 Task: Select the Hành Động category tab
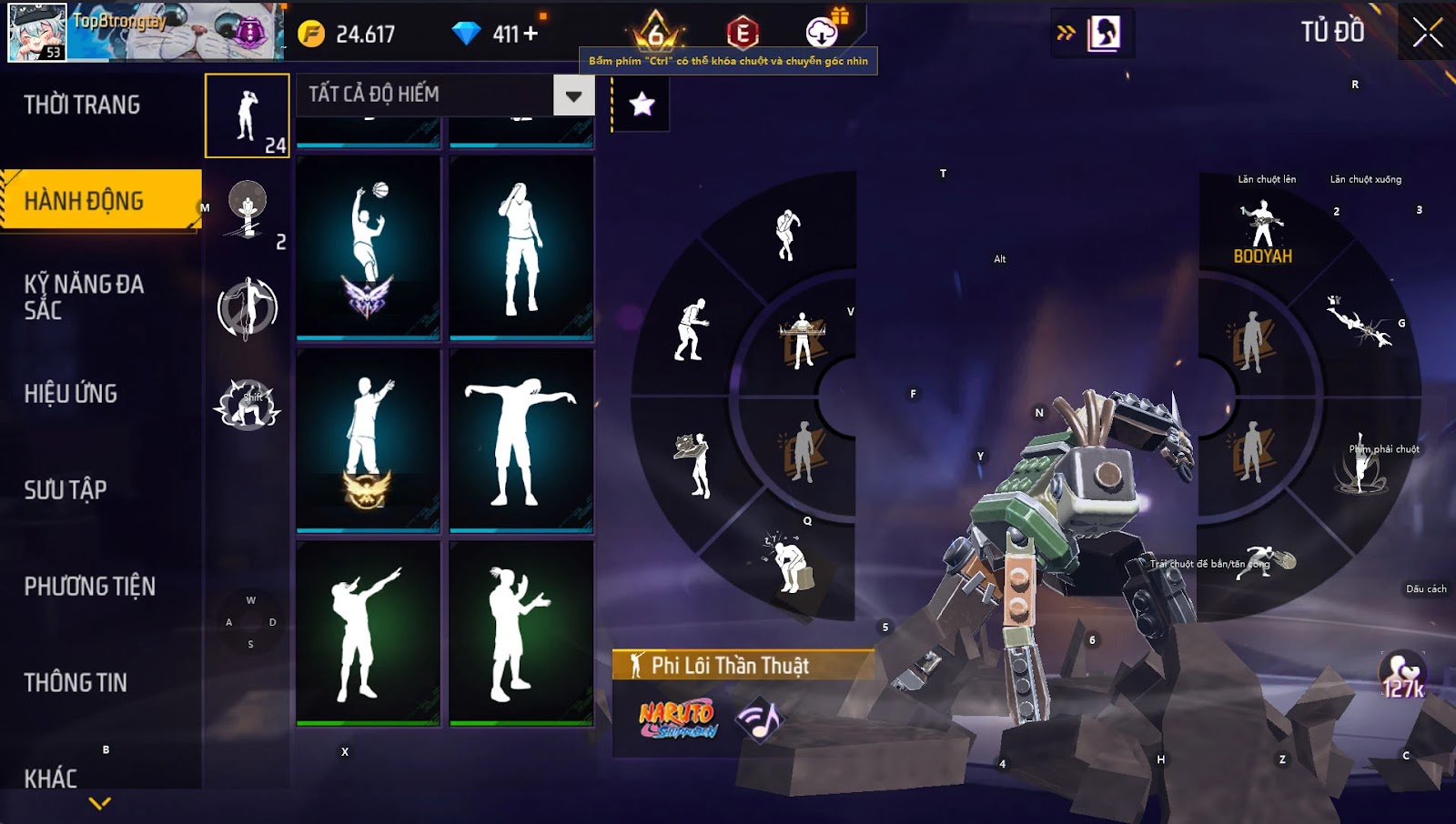(x=84, y=201)
